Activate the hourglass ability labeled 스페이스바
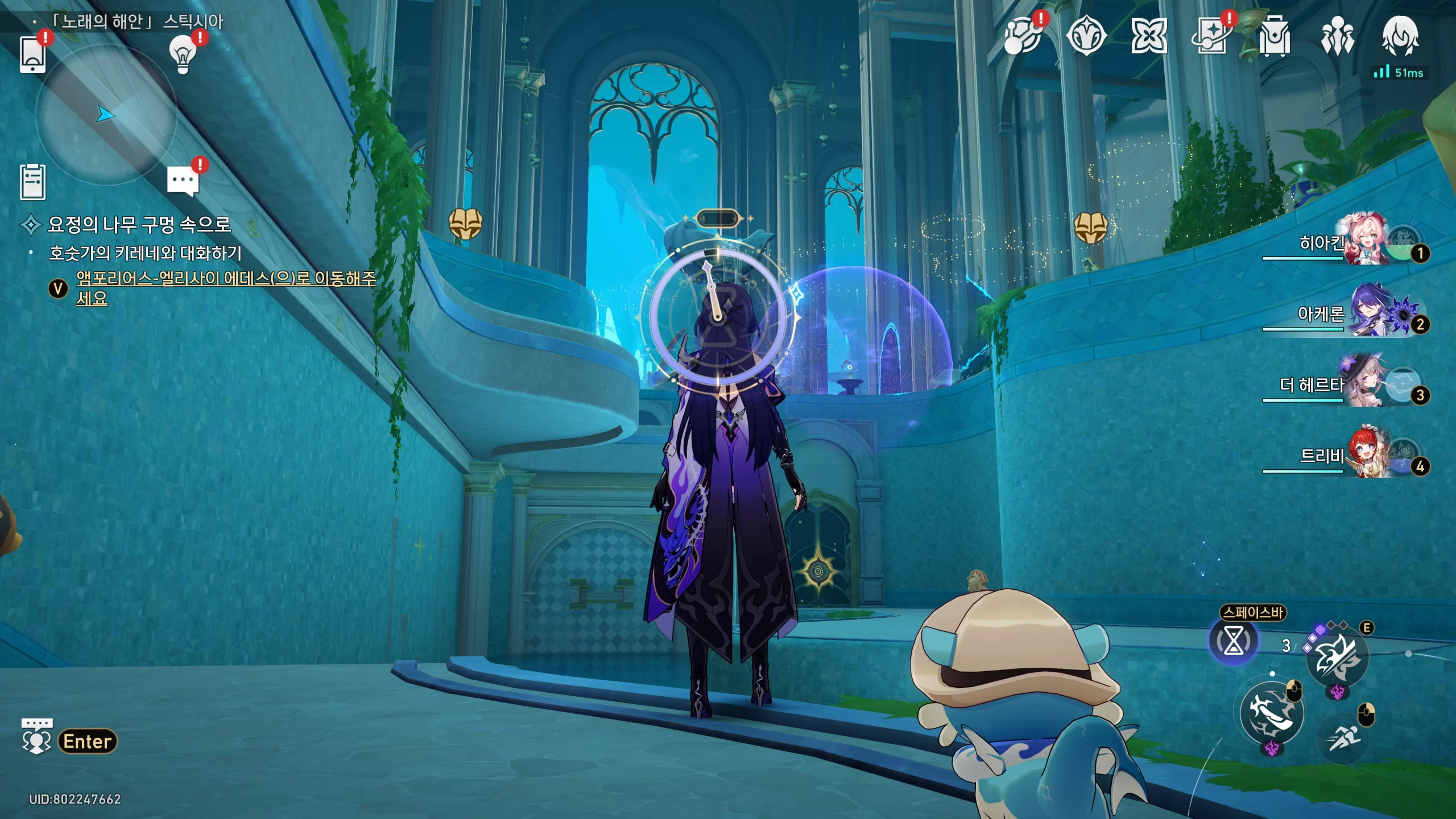 coord(1233,642)
